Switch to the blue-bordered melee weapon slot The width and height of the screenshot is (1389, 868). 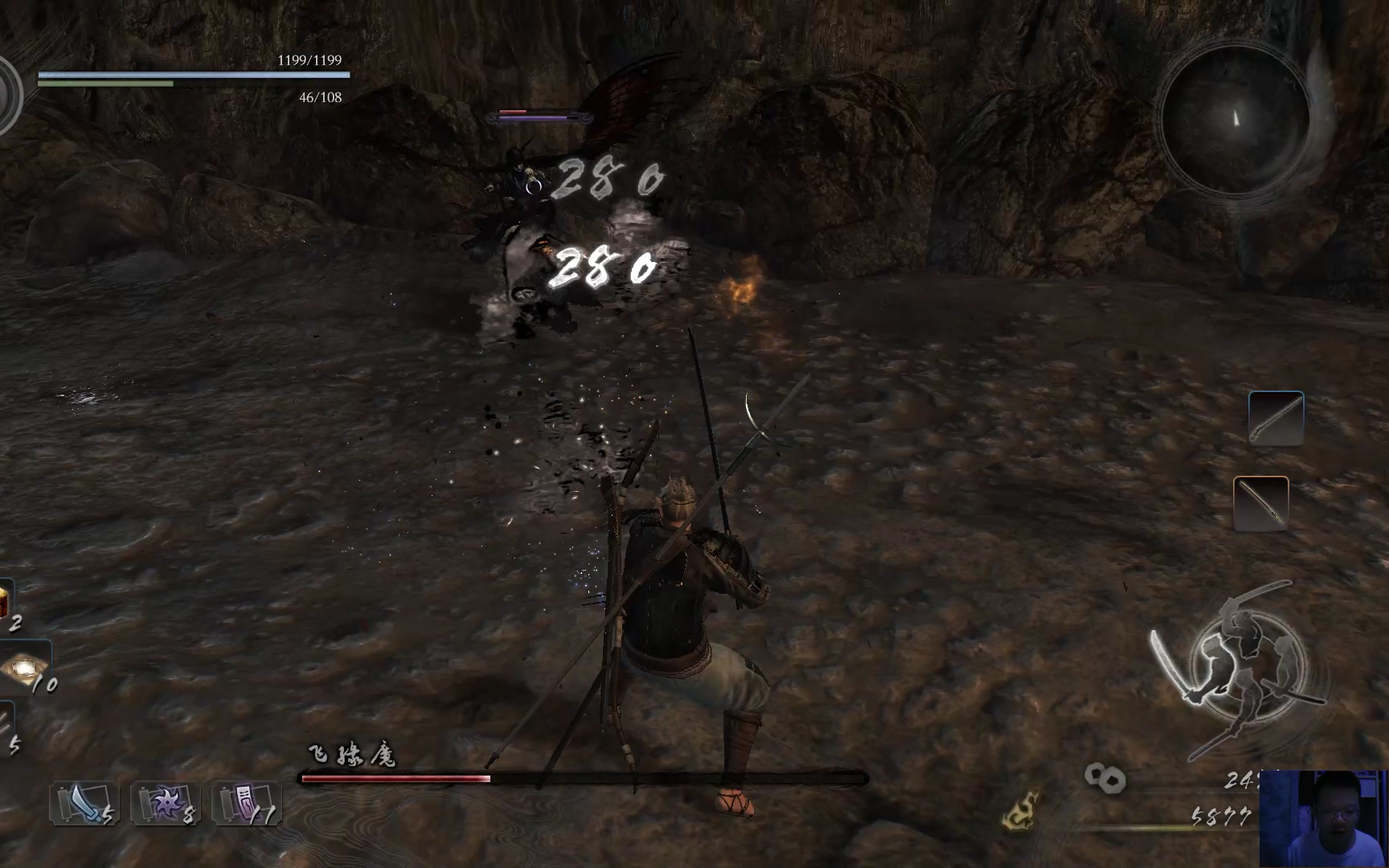coord(1276,418)
